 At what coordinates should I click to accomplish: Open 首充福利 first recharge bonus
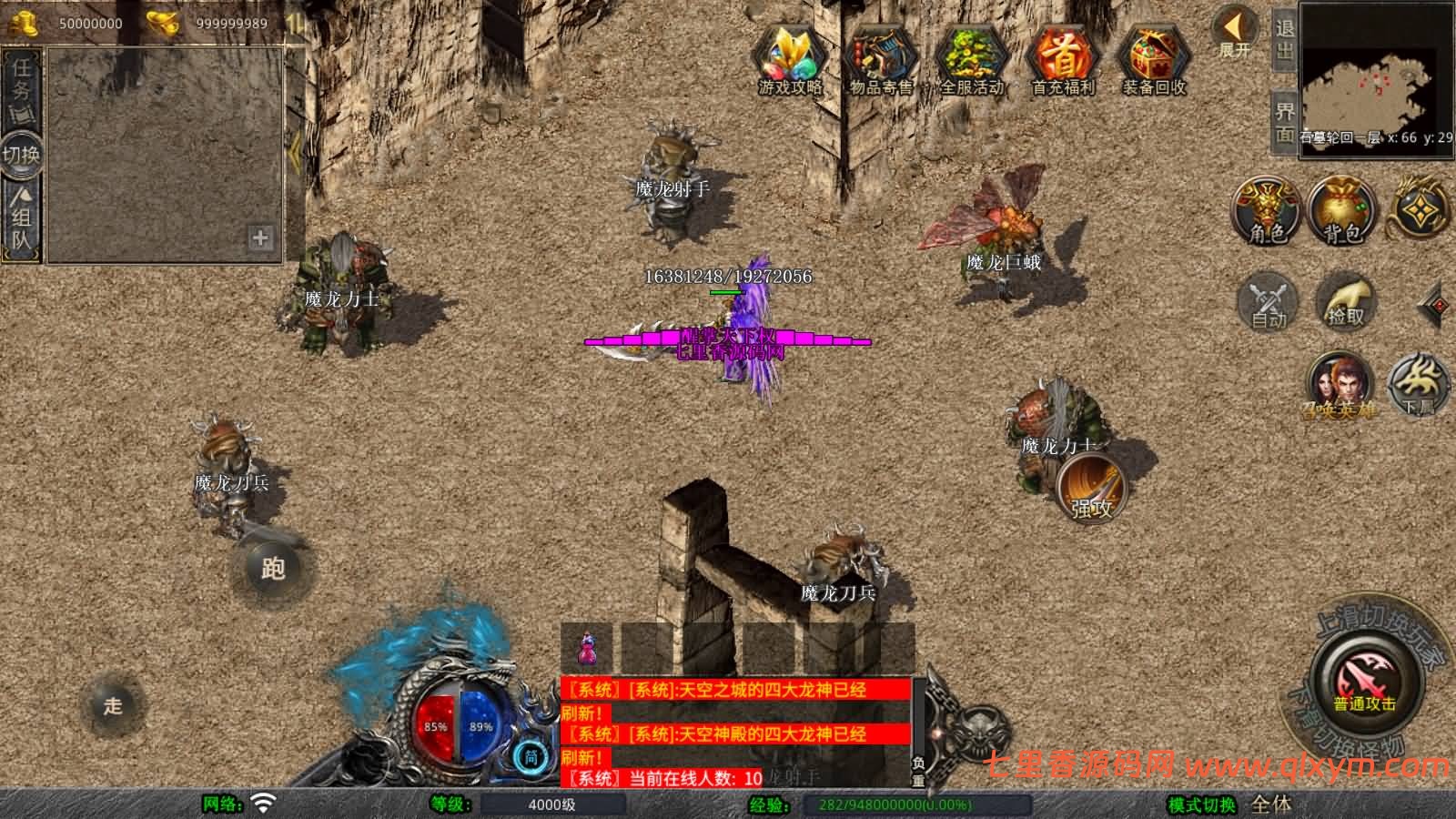[x=1062, y=59]
